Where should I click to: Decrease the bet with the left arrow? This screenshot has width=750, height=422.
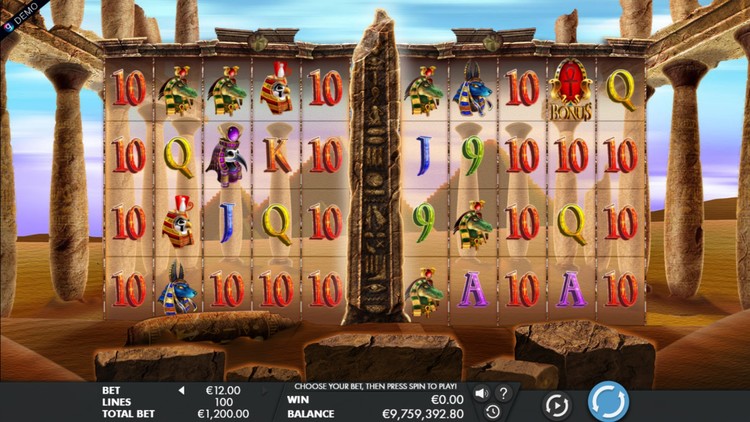[x=182, y=390]
